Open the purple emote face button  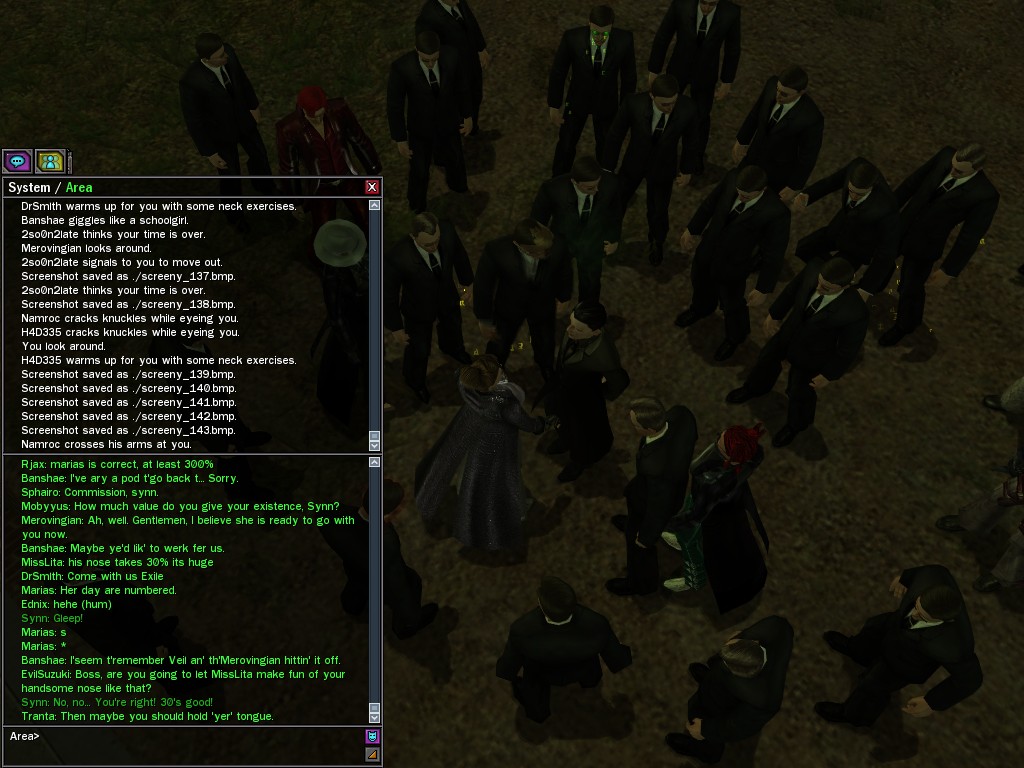(372, 736)
